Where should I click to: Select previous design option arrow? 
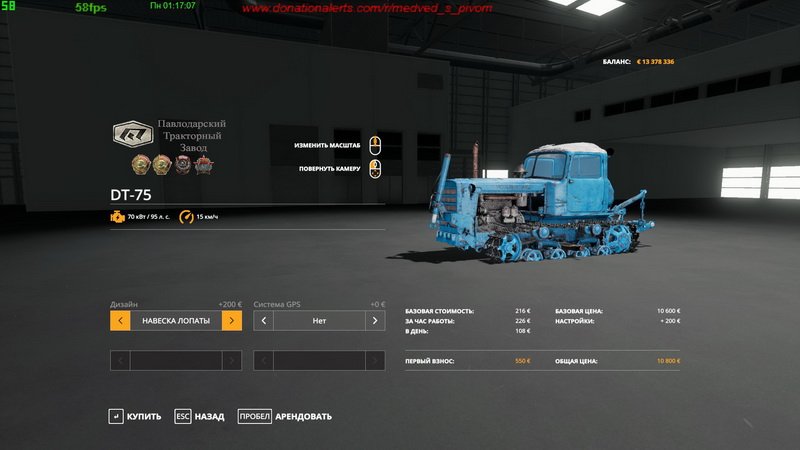click(x=120, y=321)
